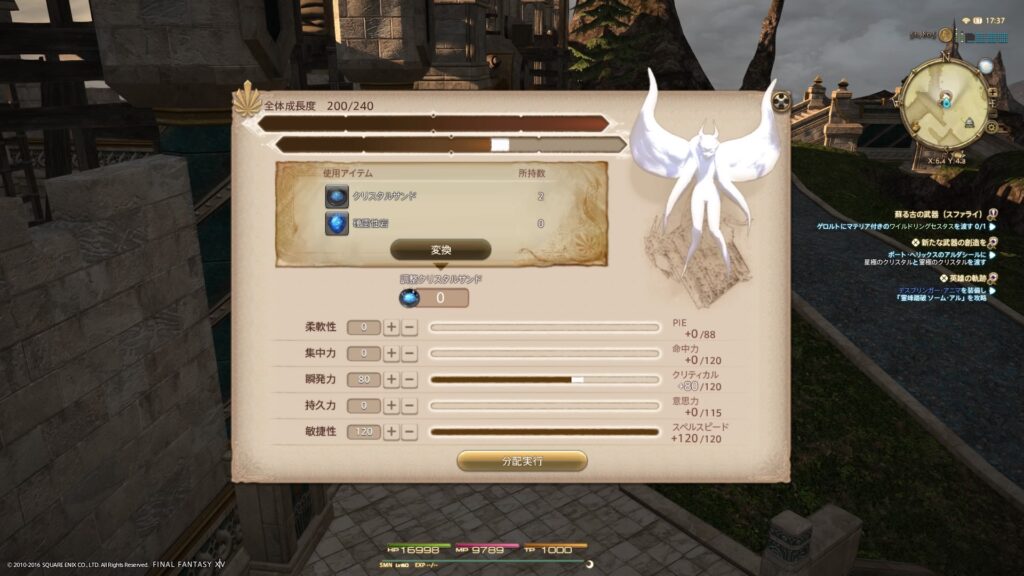The image size is (1024, 576).
Task: Decrease 柔軟性 with its minus button
Action: [x=409, y=327]
